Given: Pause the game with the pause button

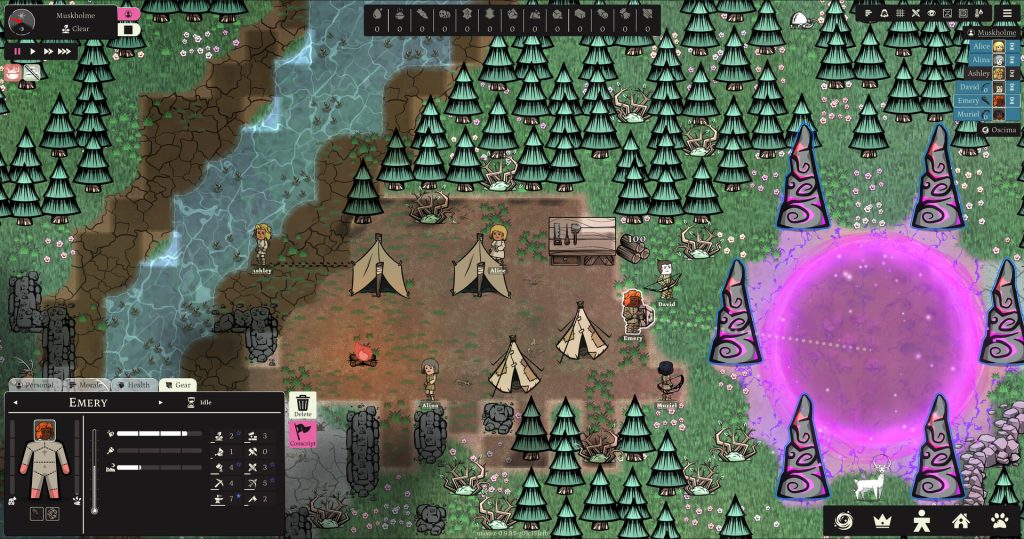Looking at the screenshot, I should click(17, 51).
